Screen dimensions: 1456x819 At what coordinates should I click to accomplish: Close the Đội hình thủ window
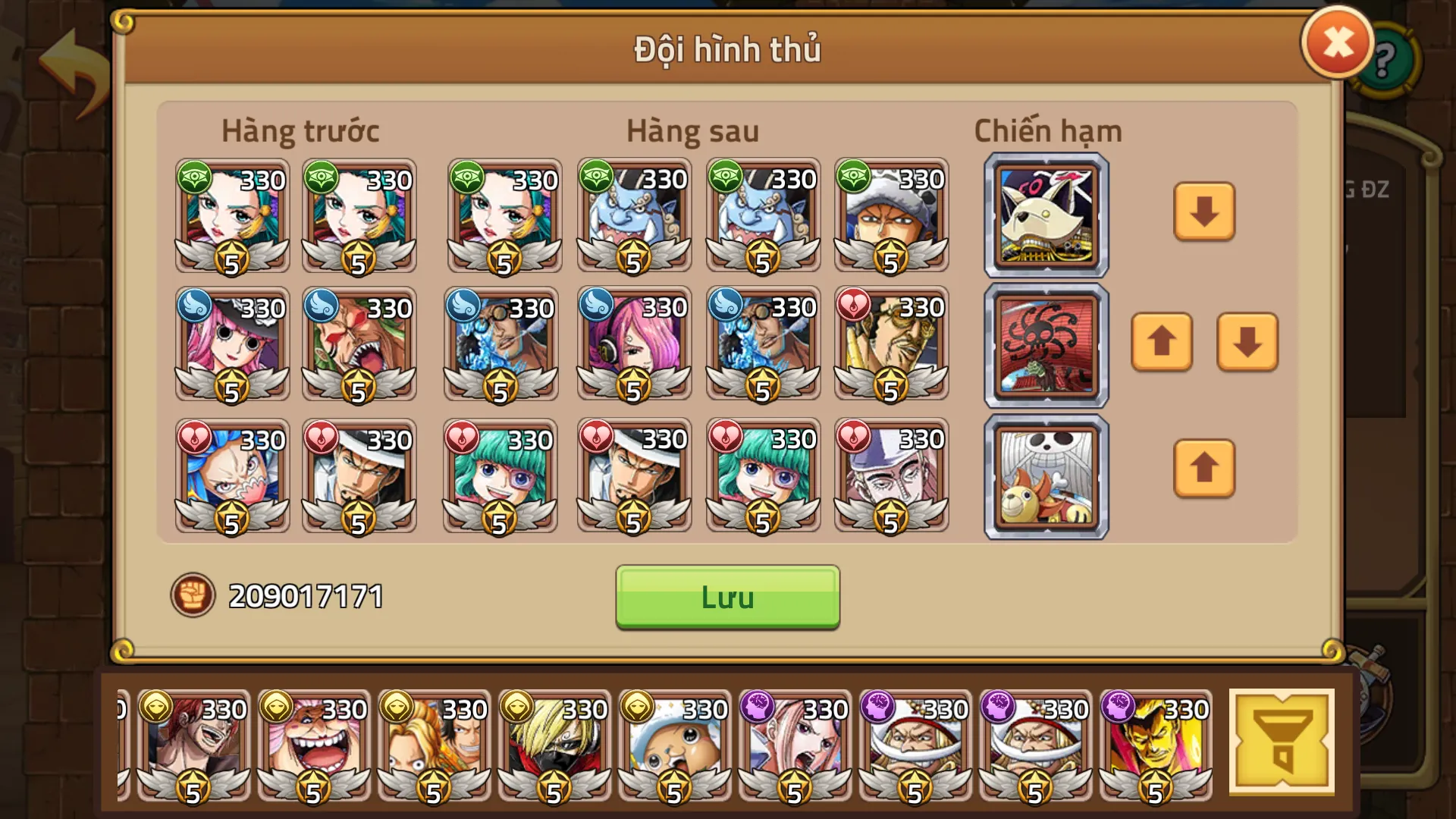(1336, 43)
